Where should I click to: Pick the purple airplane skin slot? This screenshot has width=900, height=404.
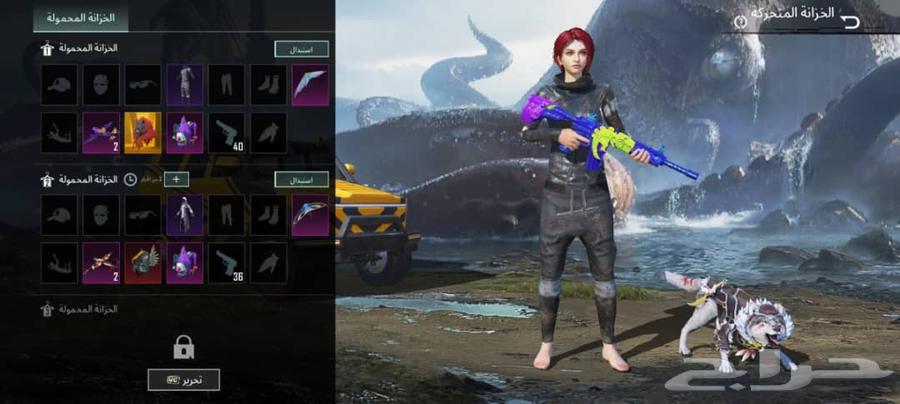point(101,132)
